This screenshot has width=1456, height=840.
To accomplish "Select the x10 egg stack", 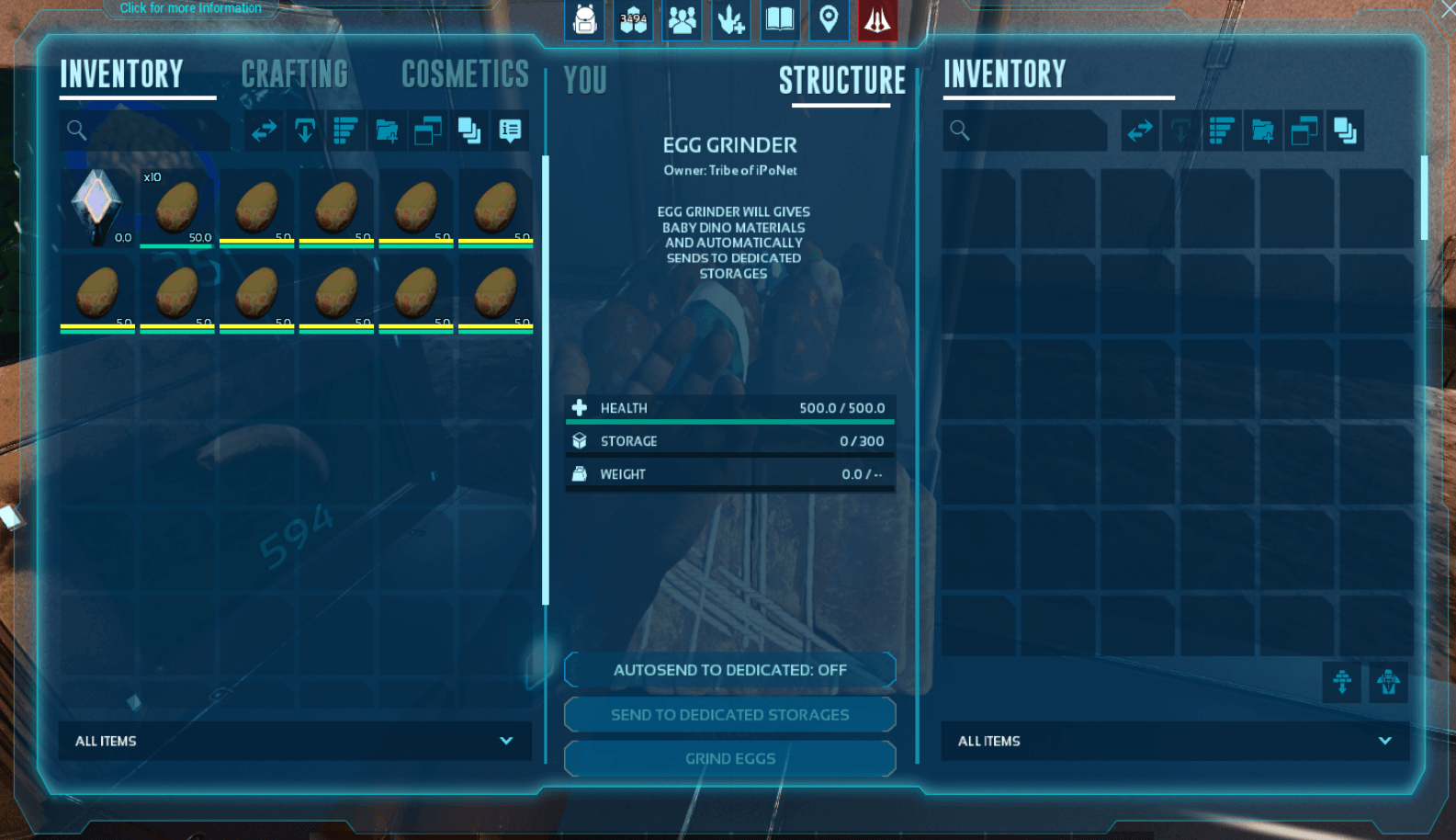I will click(x=177, y=208).
